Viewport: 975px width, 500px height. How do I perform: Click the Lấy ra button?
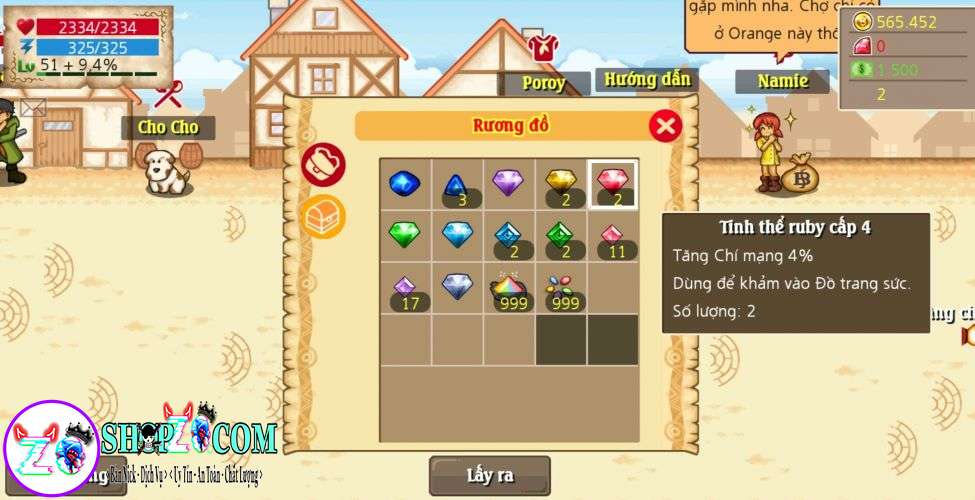pyautogui.click(x=490, y=476)
